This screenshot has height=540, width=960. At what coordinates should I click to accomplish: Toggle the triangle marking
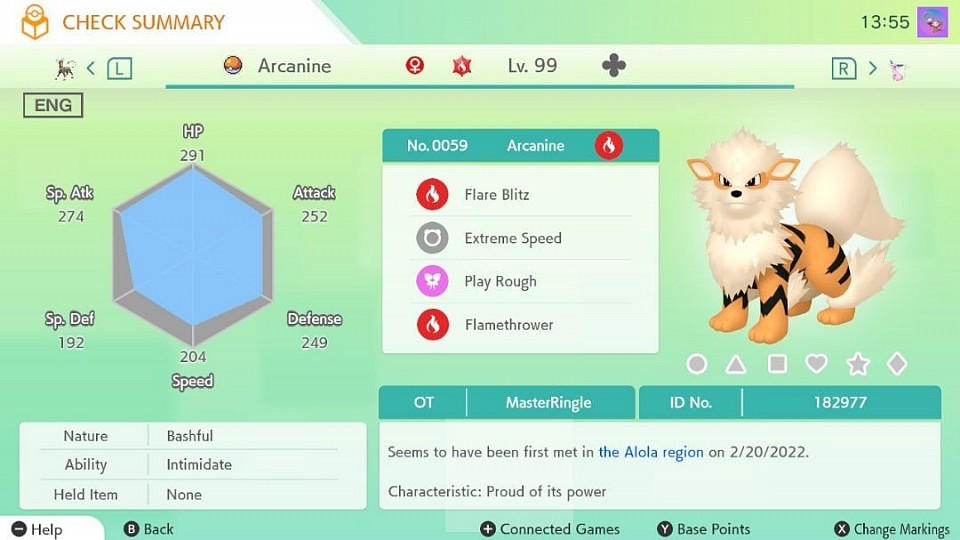click(x=736, y=364)
